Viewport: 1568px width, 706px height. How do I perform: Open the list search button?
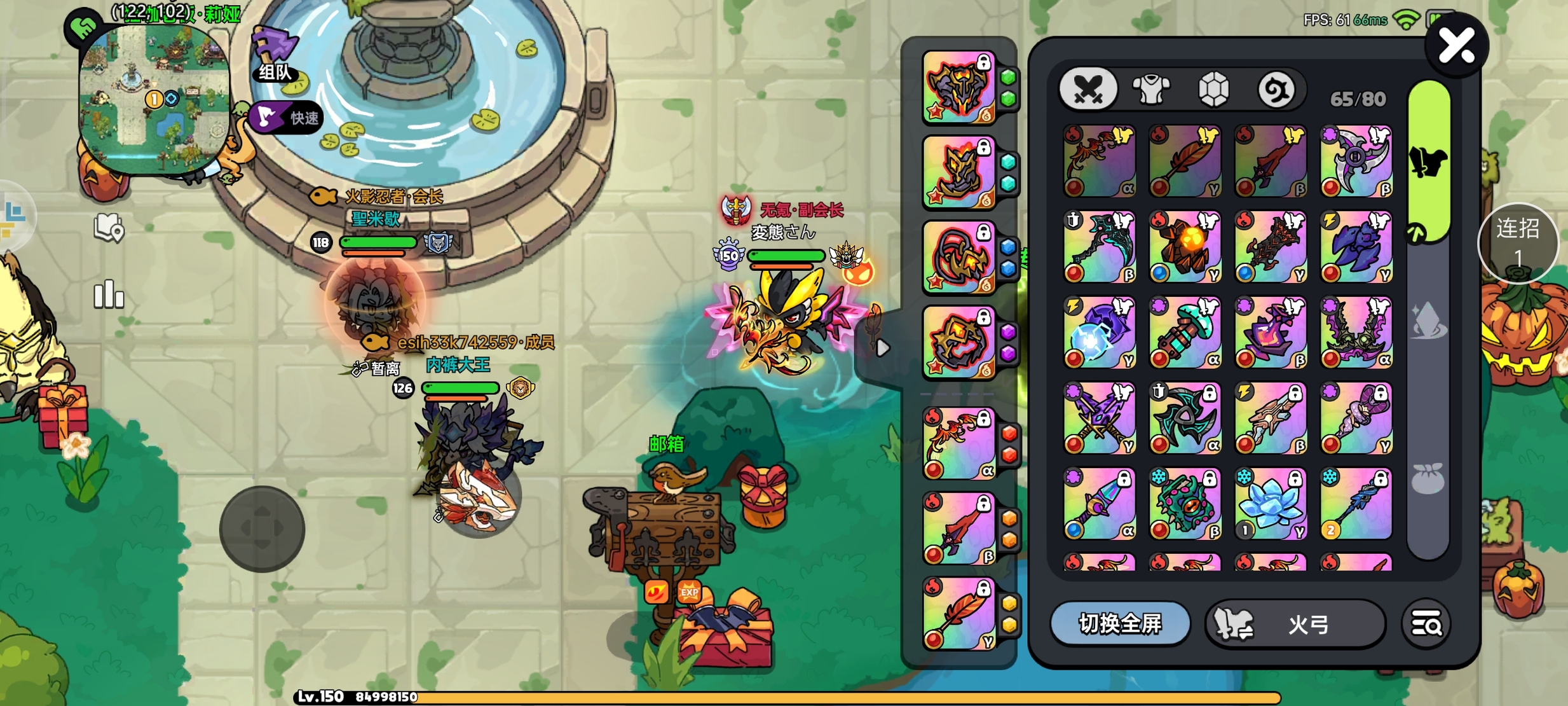point(1426,624)
